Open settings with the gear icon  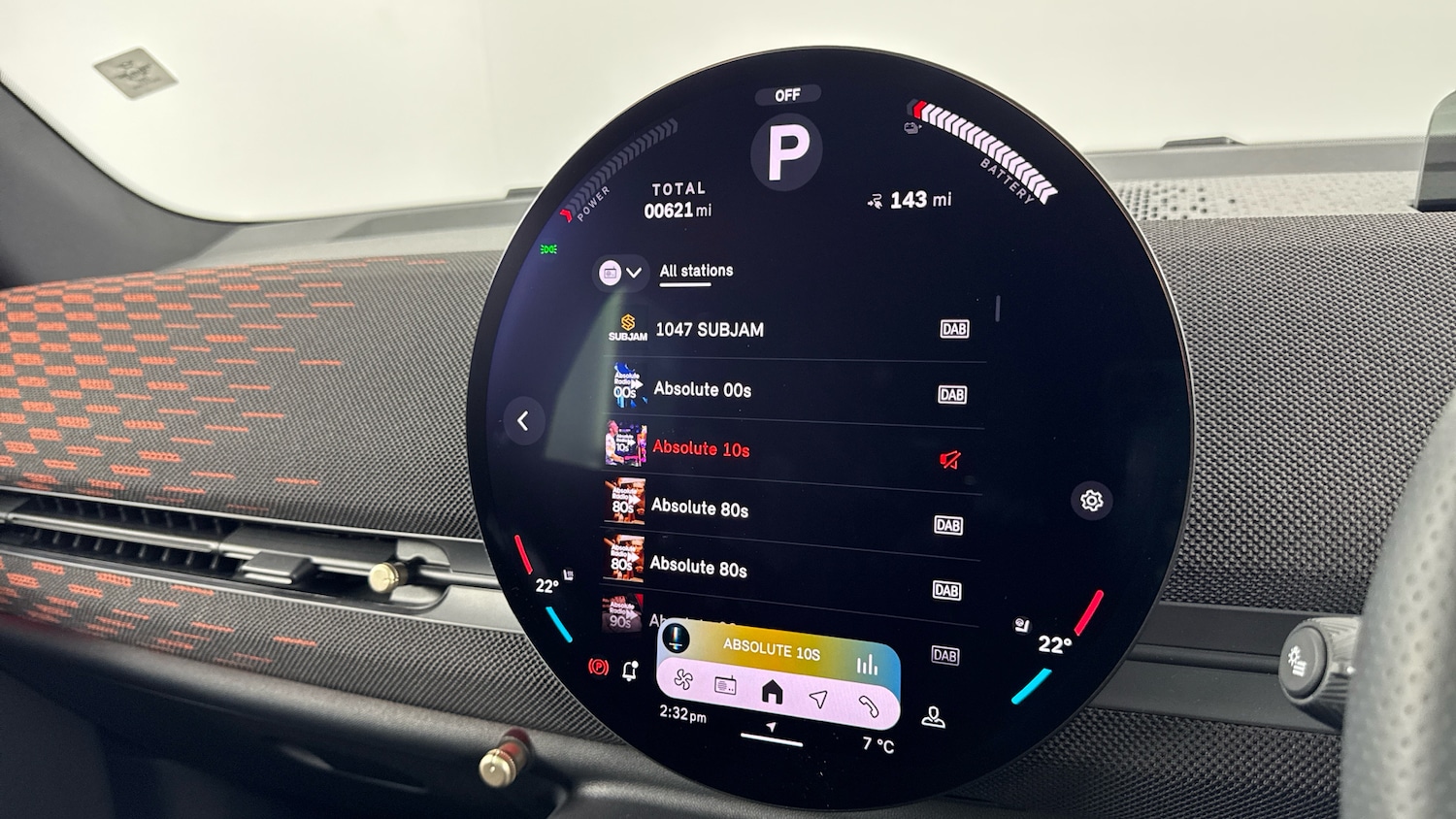1091,501
